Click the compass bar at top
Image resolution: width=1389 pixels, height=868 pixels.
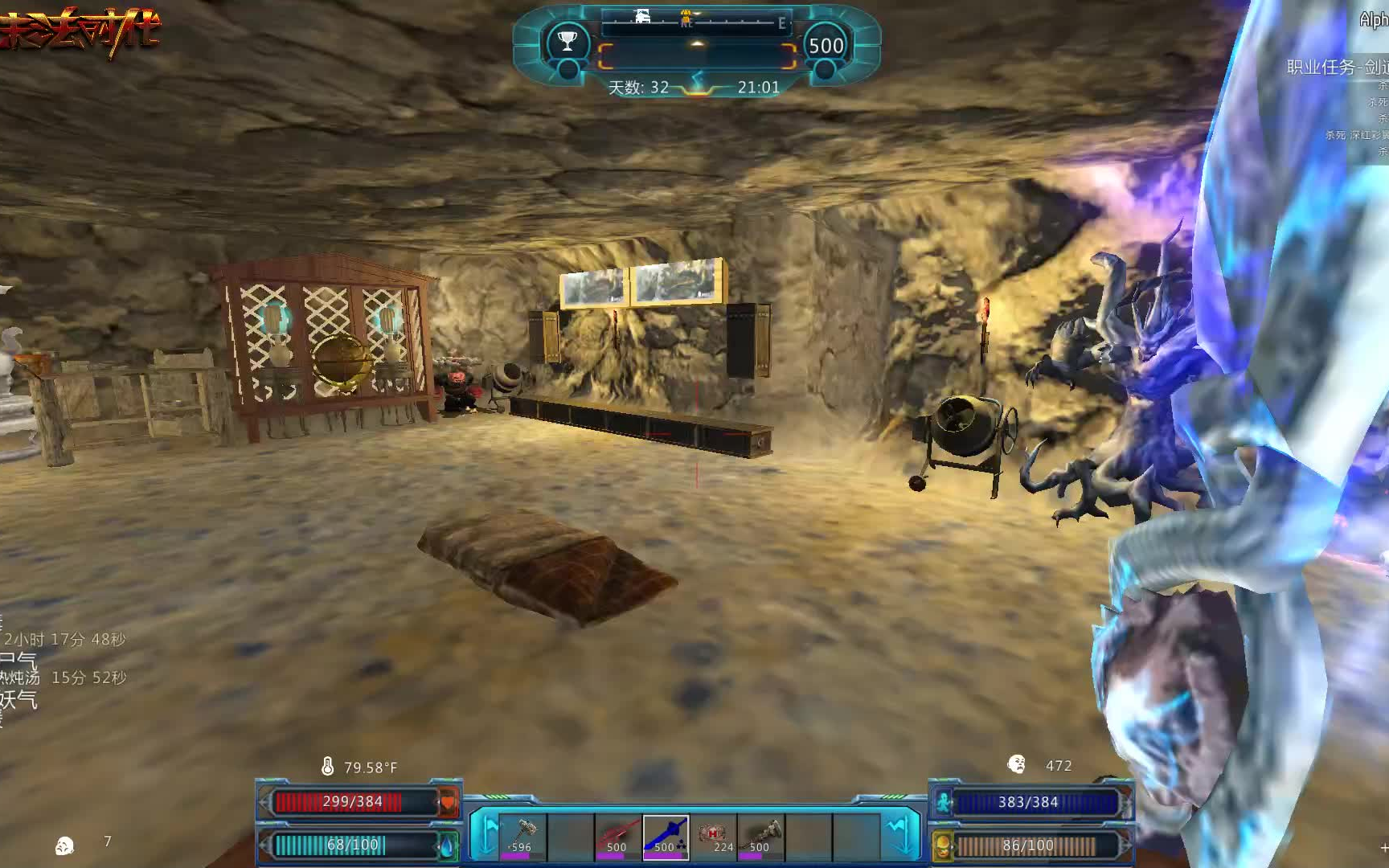click(696, 22)
